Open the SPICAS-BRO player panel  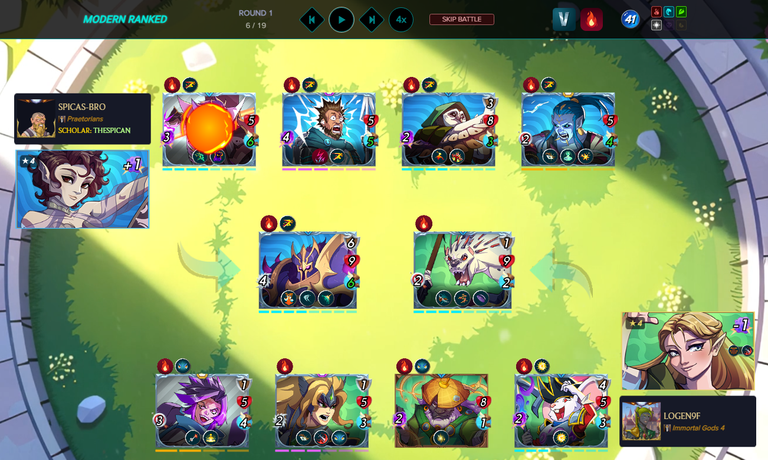coord(83,118)
